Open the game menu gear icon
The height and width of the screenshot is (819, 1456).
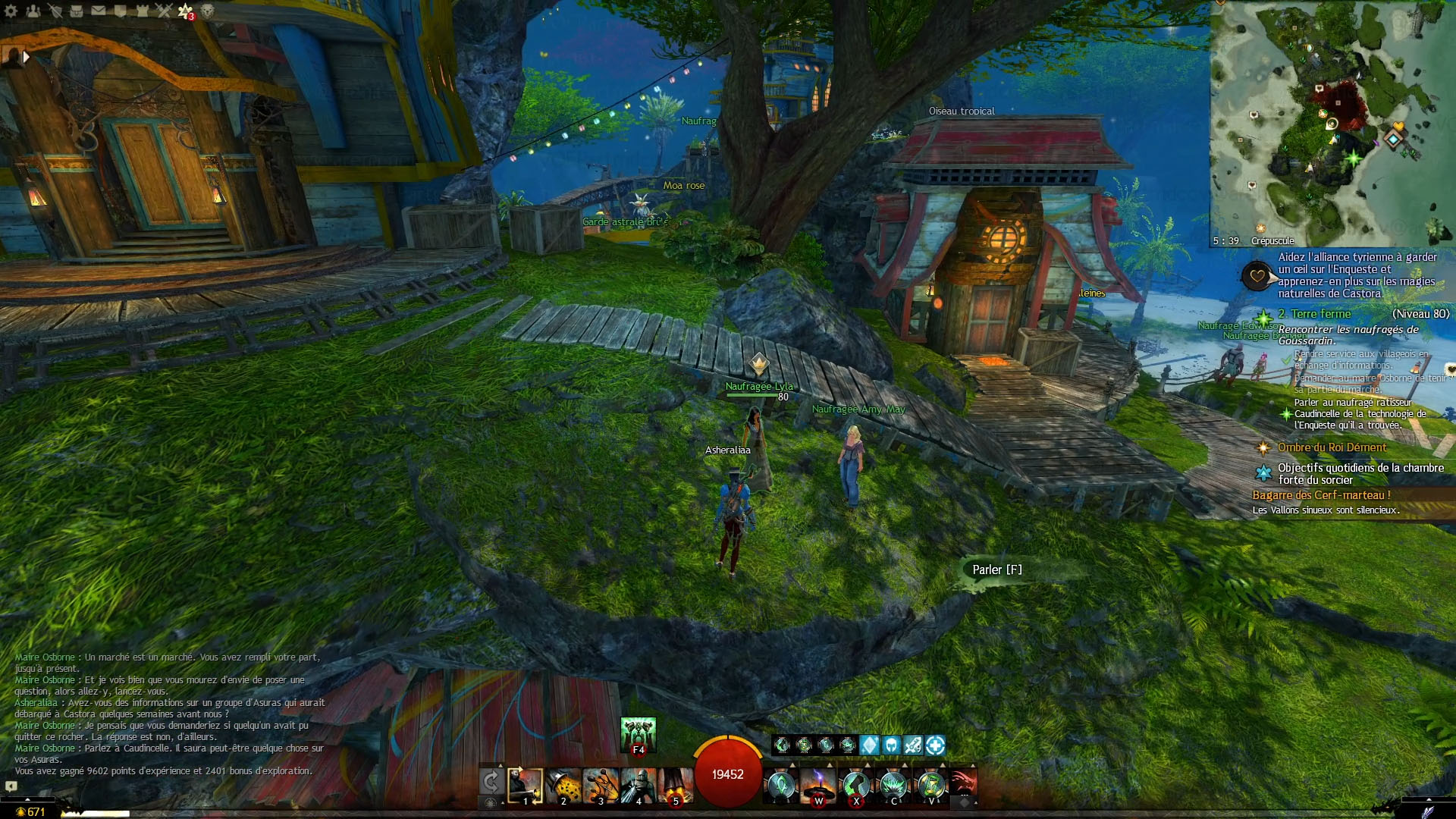click(11, 11)
